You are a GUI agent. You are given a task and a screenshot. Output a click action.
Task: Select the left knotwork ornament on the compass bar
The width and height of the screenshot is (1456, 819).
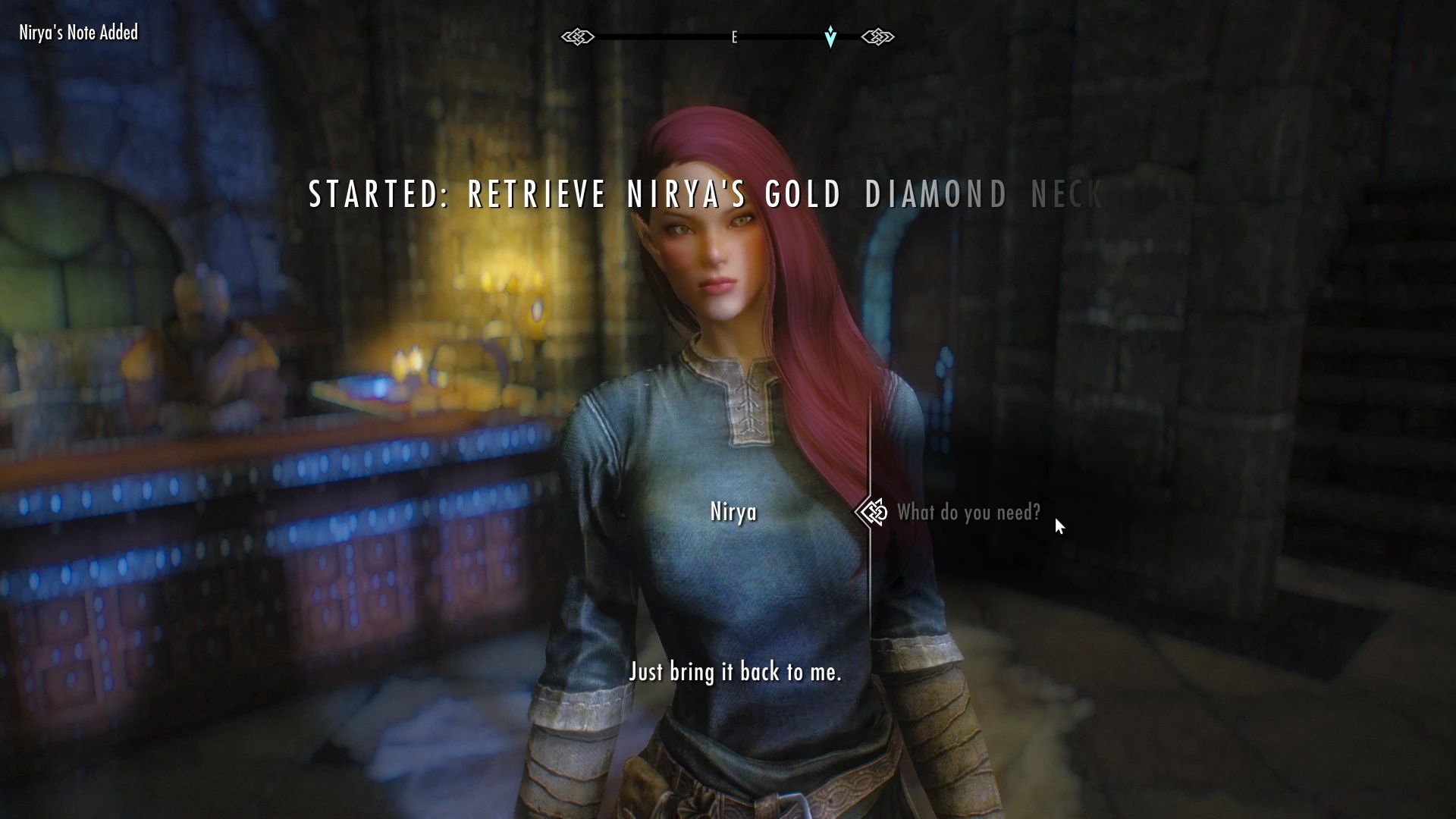point(579,36)
